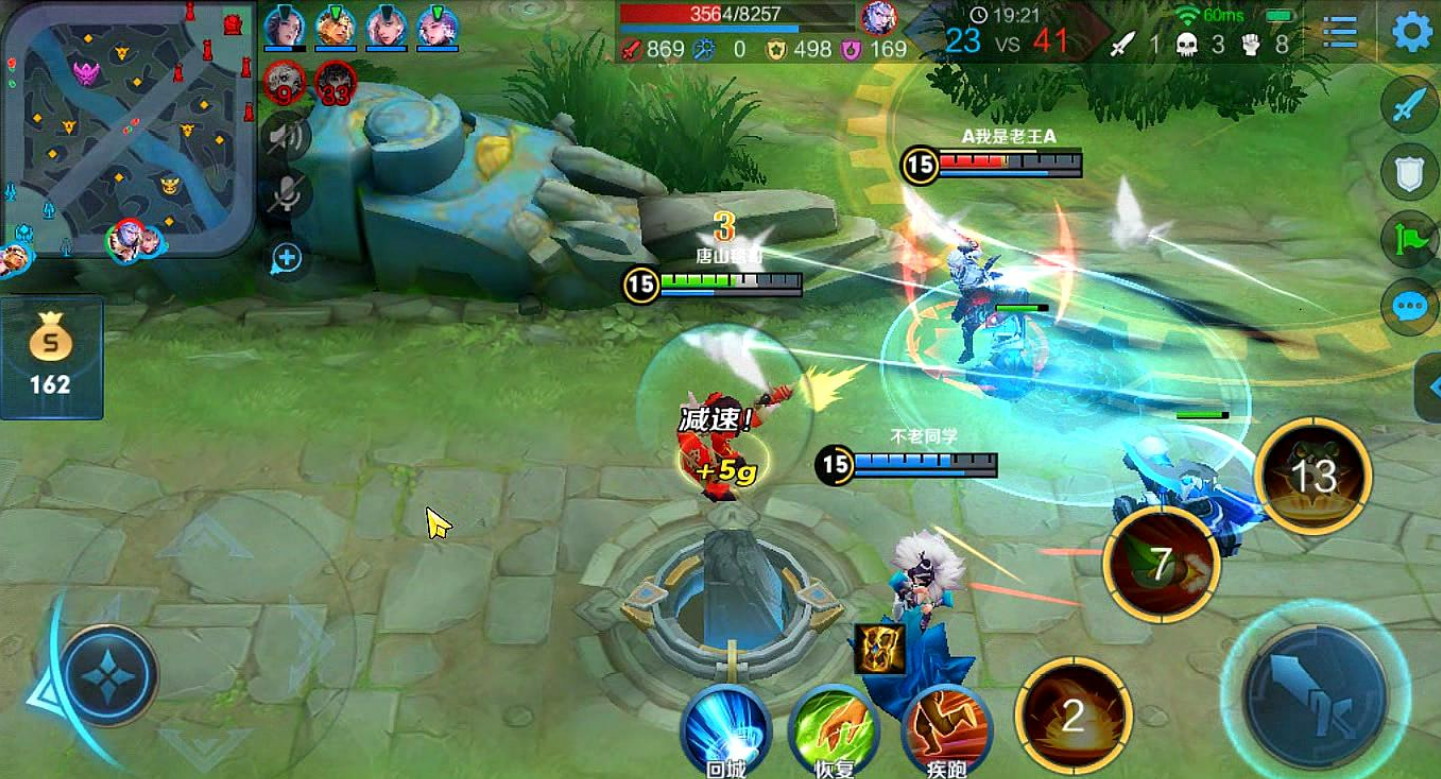Viewport: 1441px width, 779px height.
Task: Send the green flag gather signal
Action: point(1410,240)
